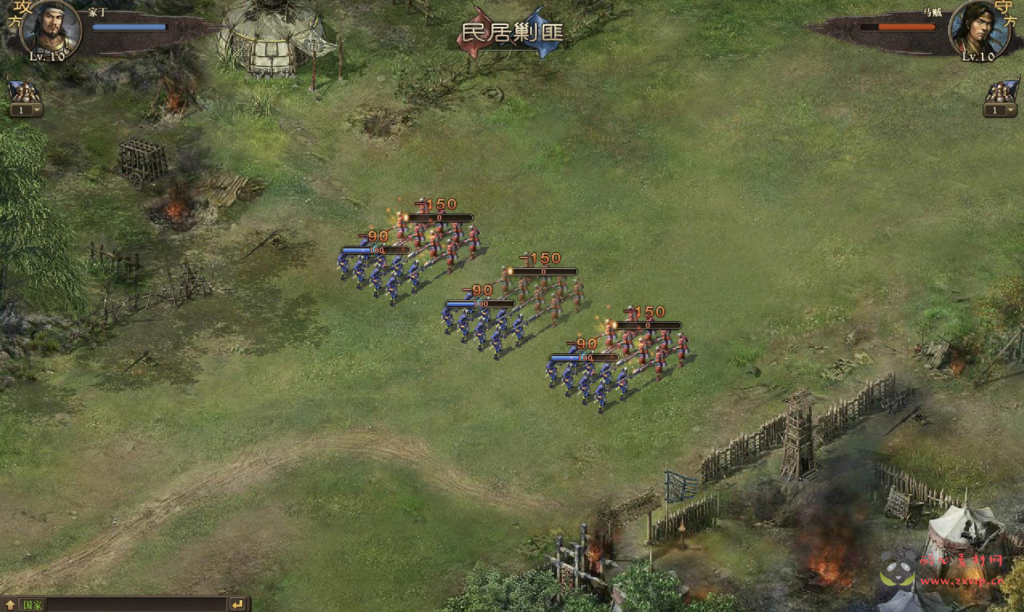
Task: Send the chat message with the enter button
Action: pos(238,605)
